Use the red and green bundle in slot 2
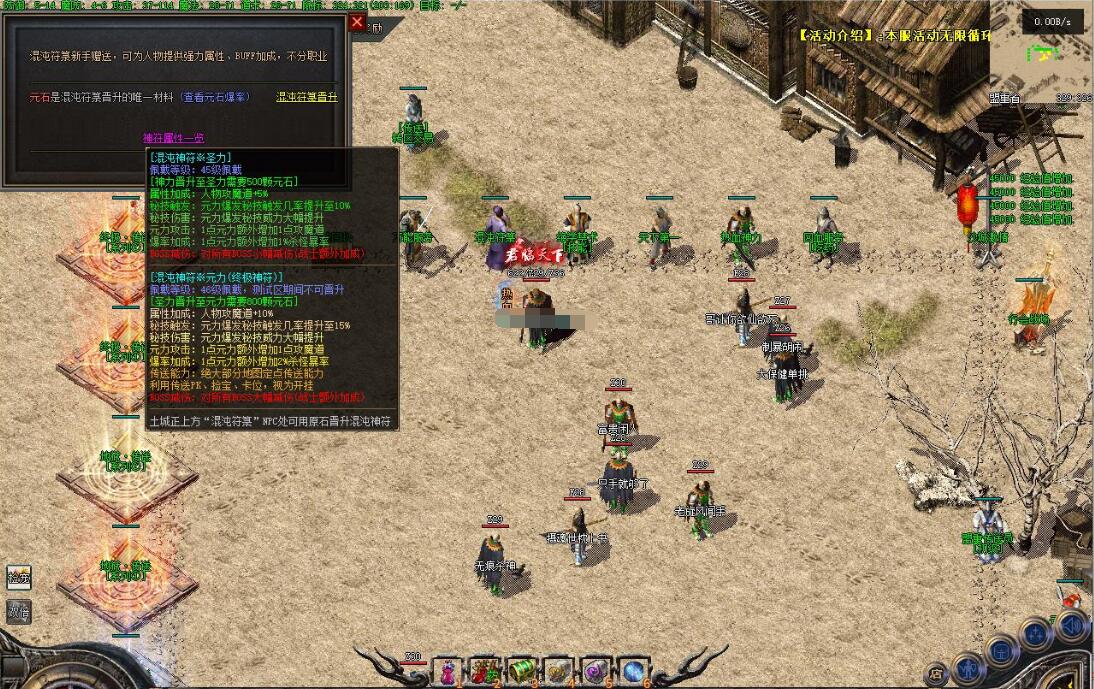The width and height of the screenshot is (1094, 689). point(485,671)
